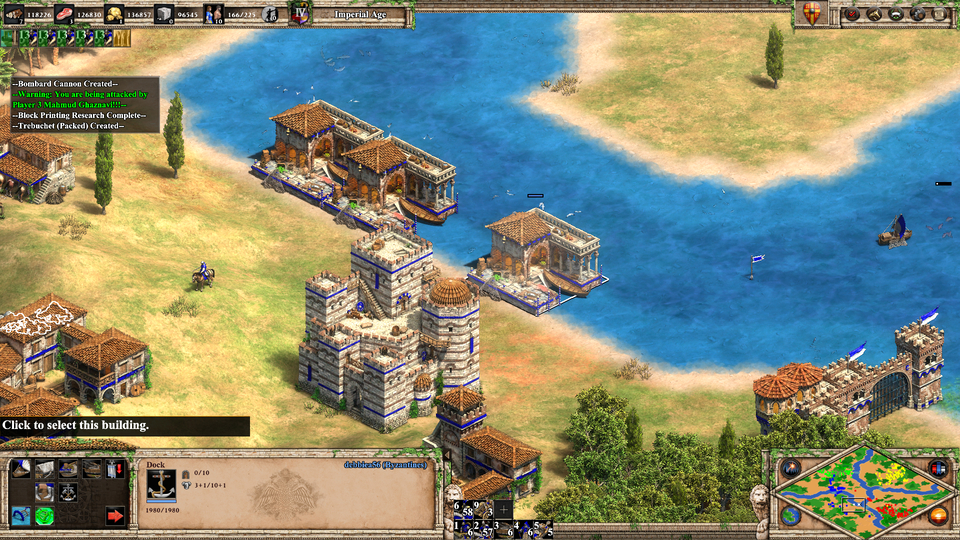Click the green glowing command icon

pos(45,516)
